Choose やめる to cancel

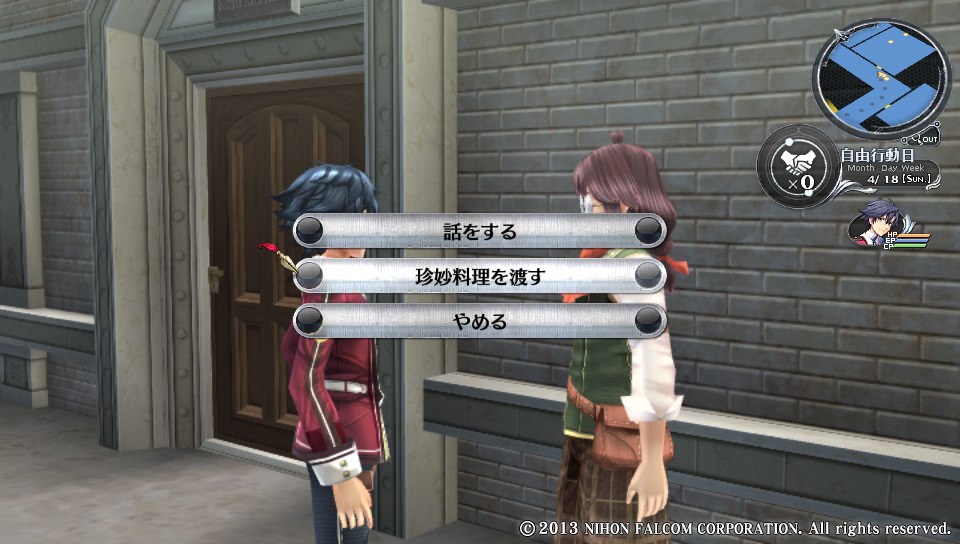click(480, 321)
